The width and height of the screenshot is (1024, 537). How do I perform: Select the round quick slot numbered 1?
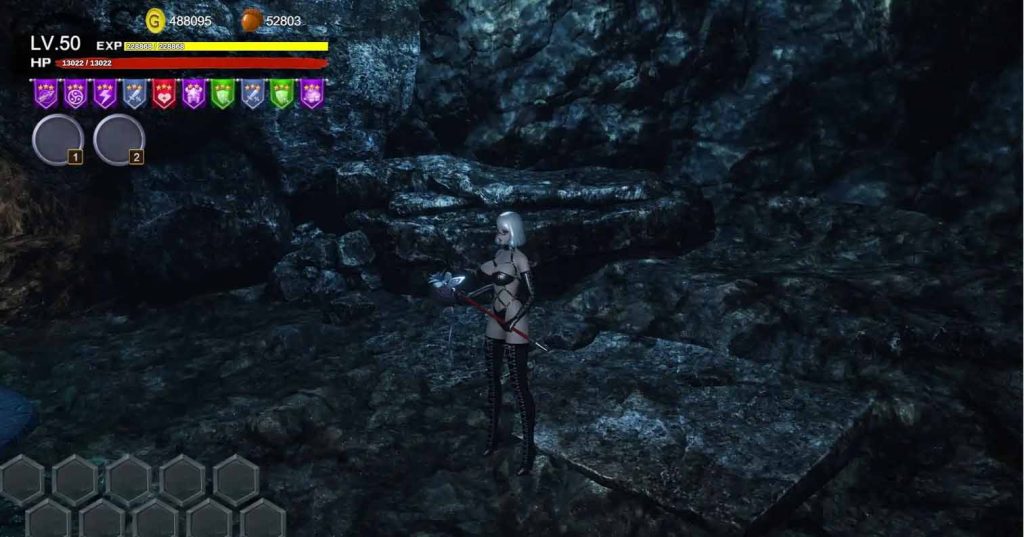coord(58,139)
